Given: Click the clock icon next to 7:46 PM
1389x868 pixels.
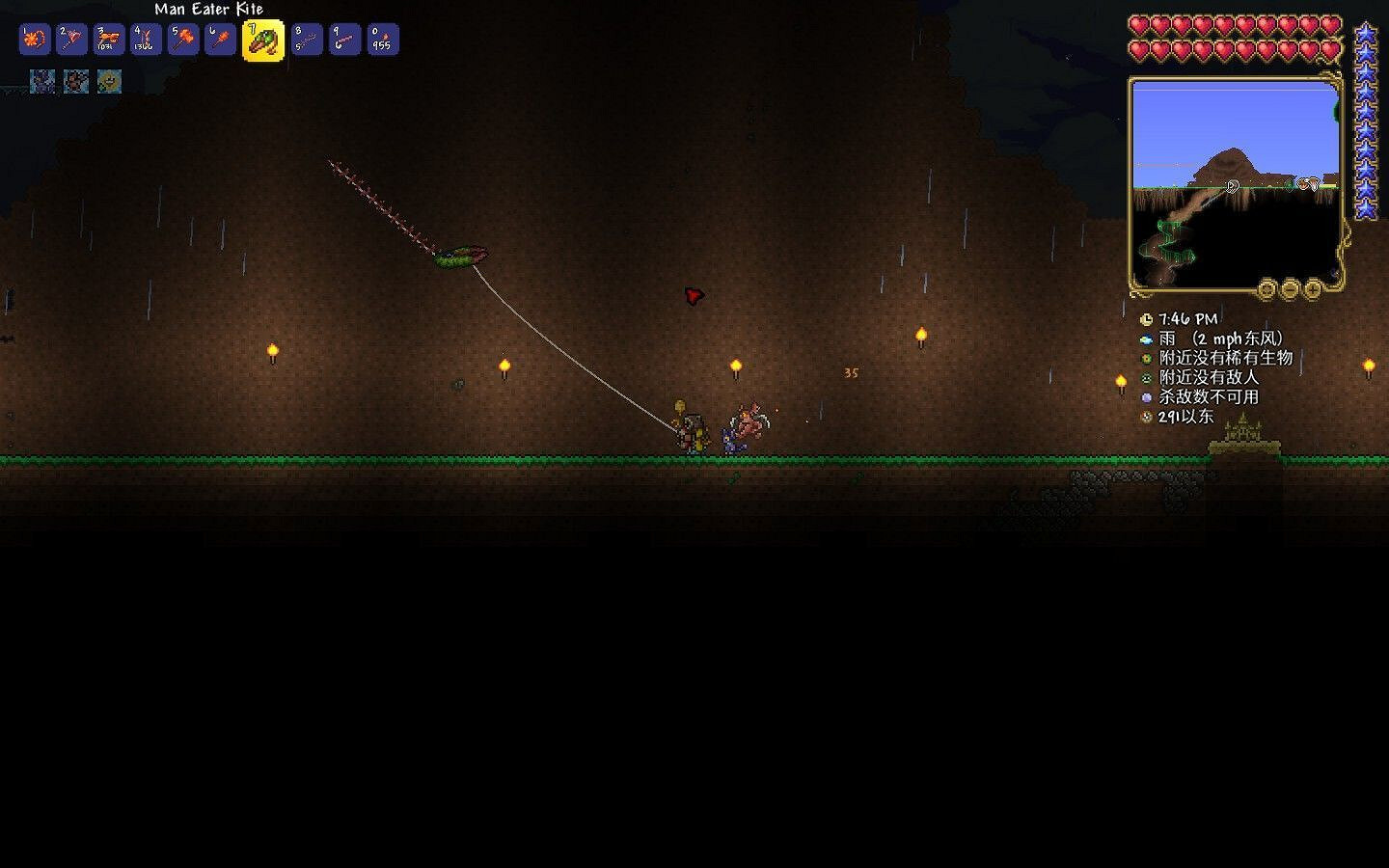Looking at the screenshot, I should pos(1146,318).
